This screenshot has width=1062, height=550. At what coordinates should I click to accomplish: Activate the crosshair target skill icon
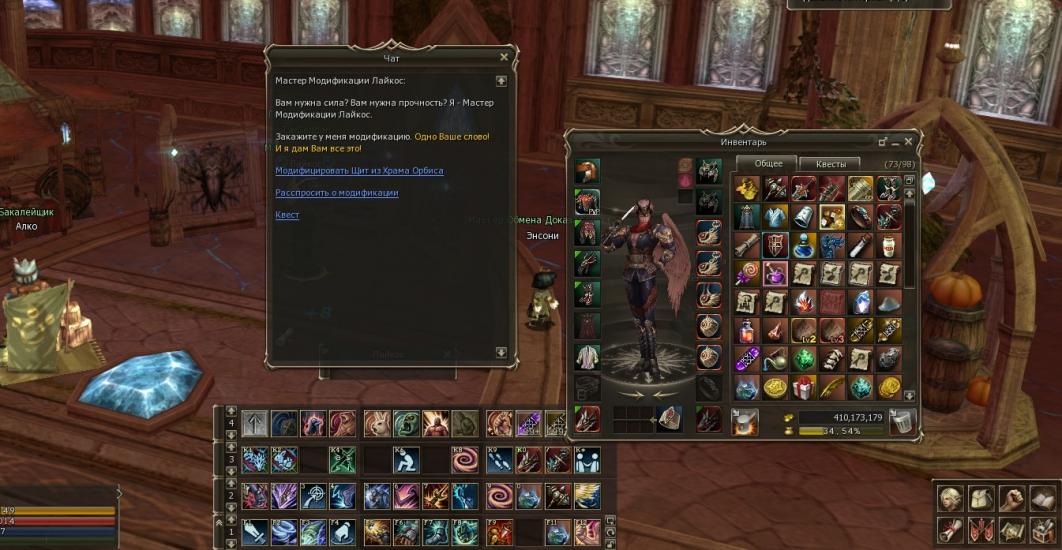[x=315, y=496]
